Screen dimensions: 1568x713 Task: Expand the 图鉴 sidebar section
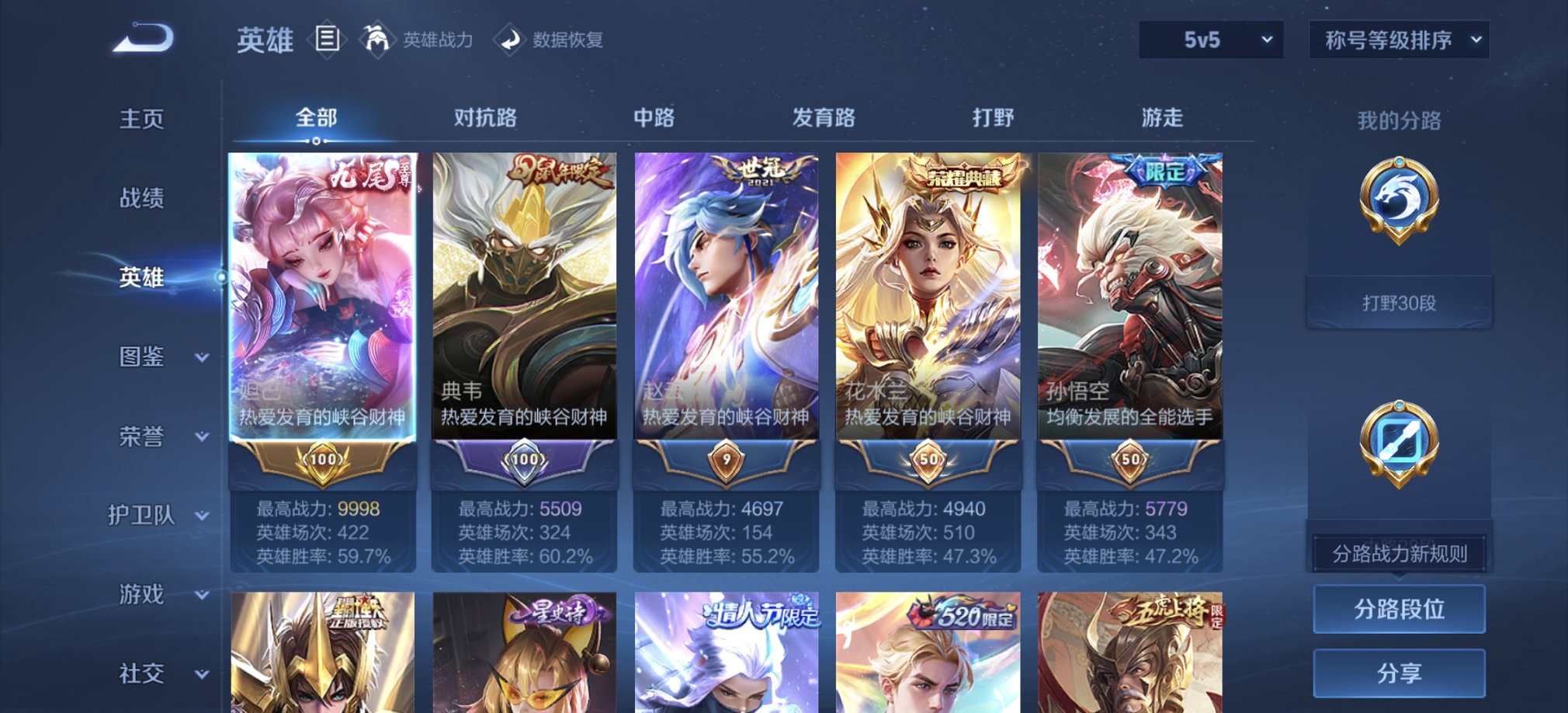[155, 356]
